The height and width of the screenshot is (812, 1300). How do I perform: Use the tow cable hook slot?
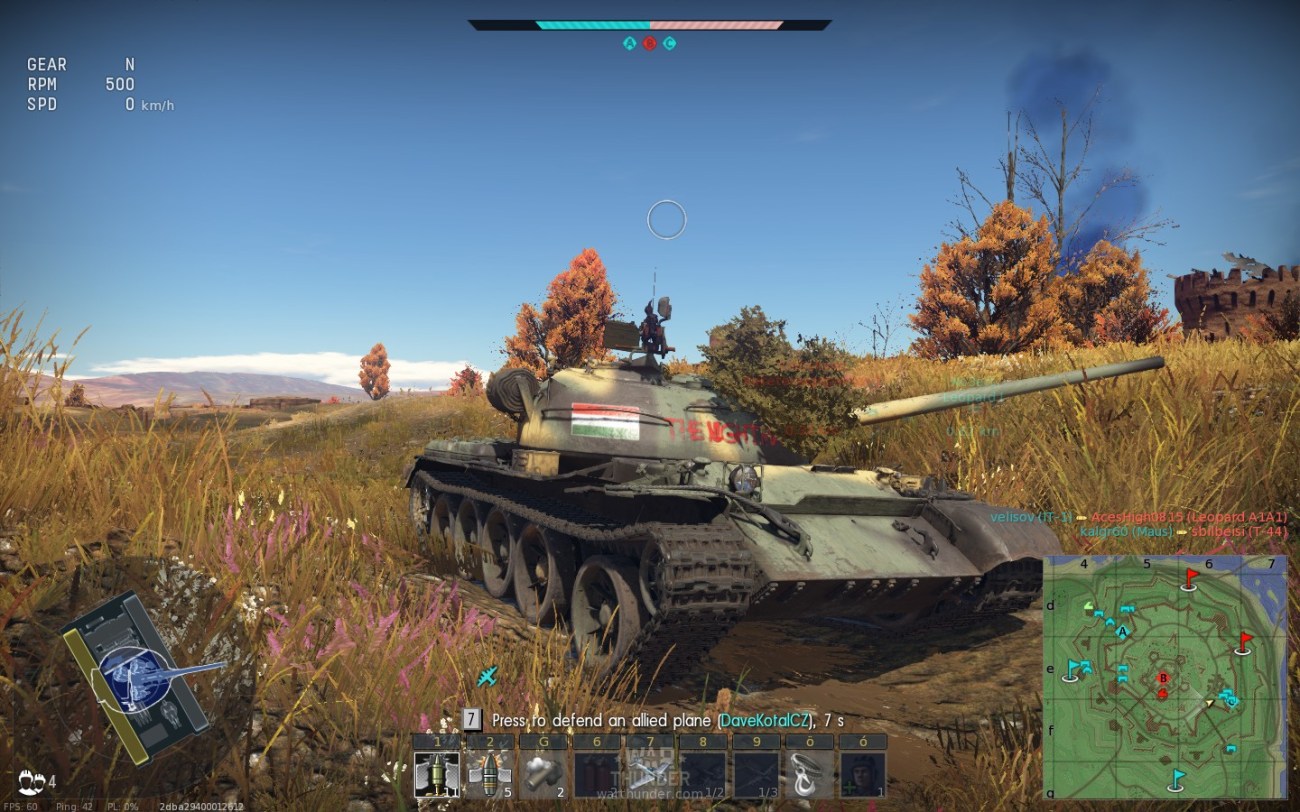click(809, 774)
